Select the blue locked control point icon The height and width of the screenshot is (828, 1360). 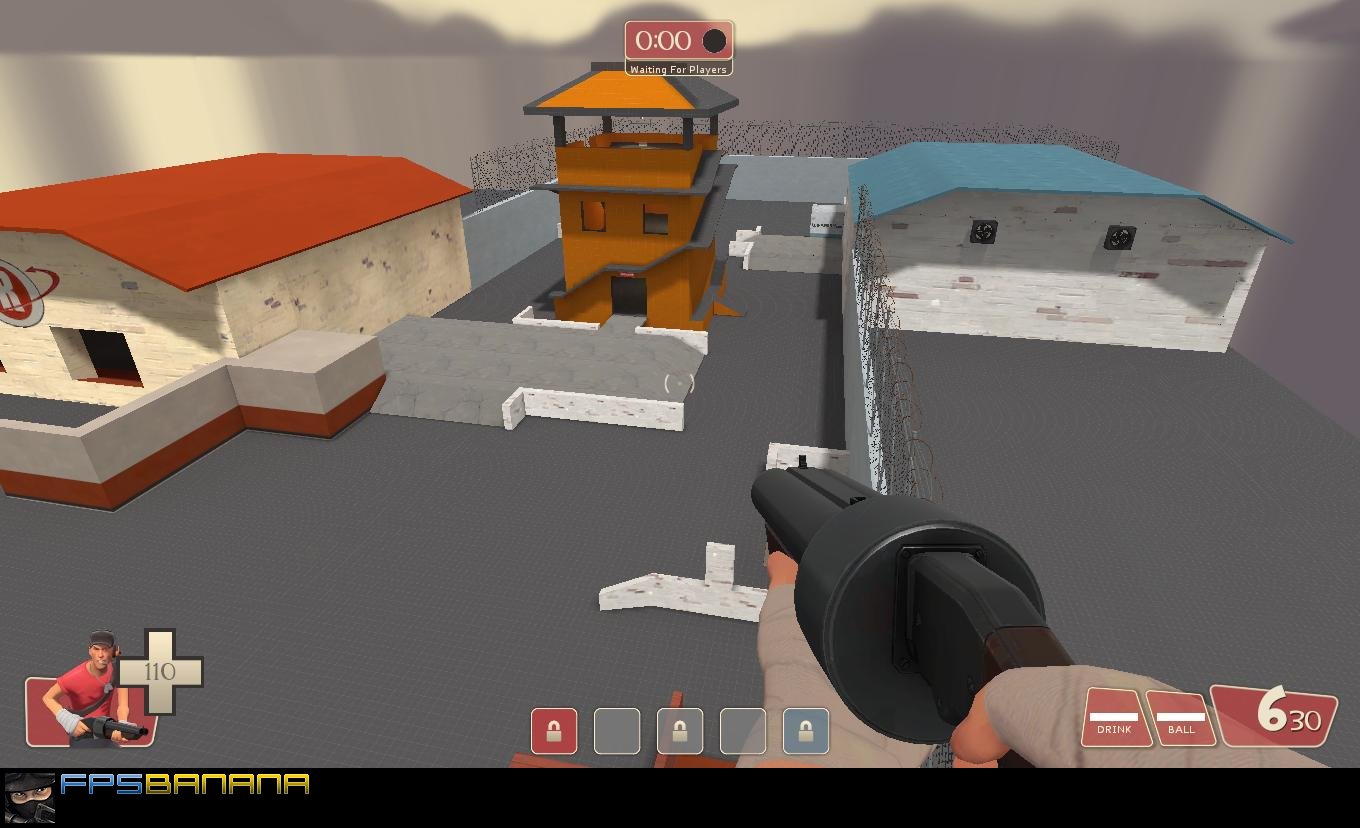[806, 731]
